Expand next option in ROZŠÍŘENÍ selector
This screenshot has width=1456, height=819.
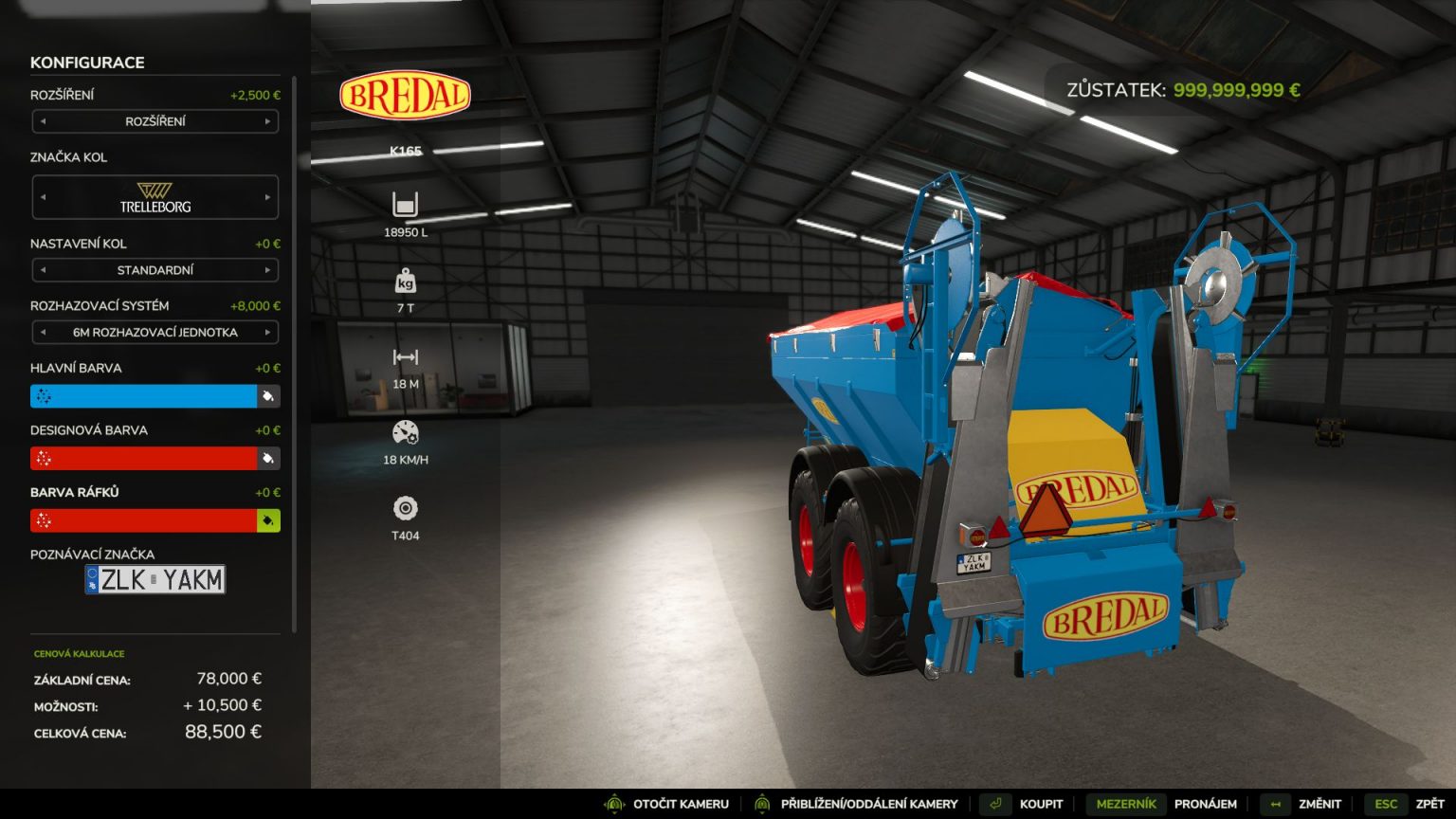click(x=268, y=121)
